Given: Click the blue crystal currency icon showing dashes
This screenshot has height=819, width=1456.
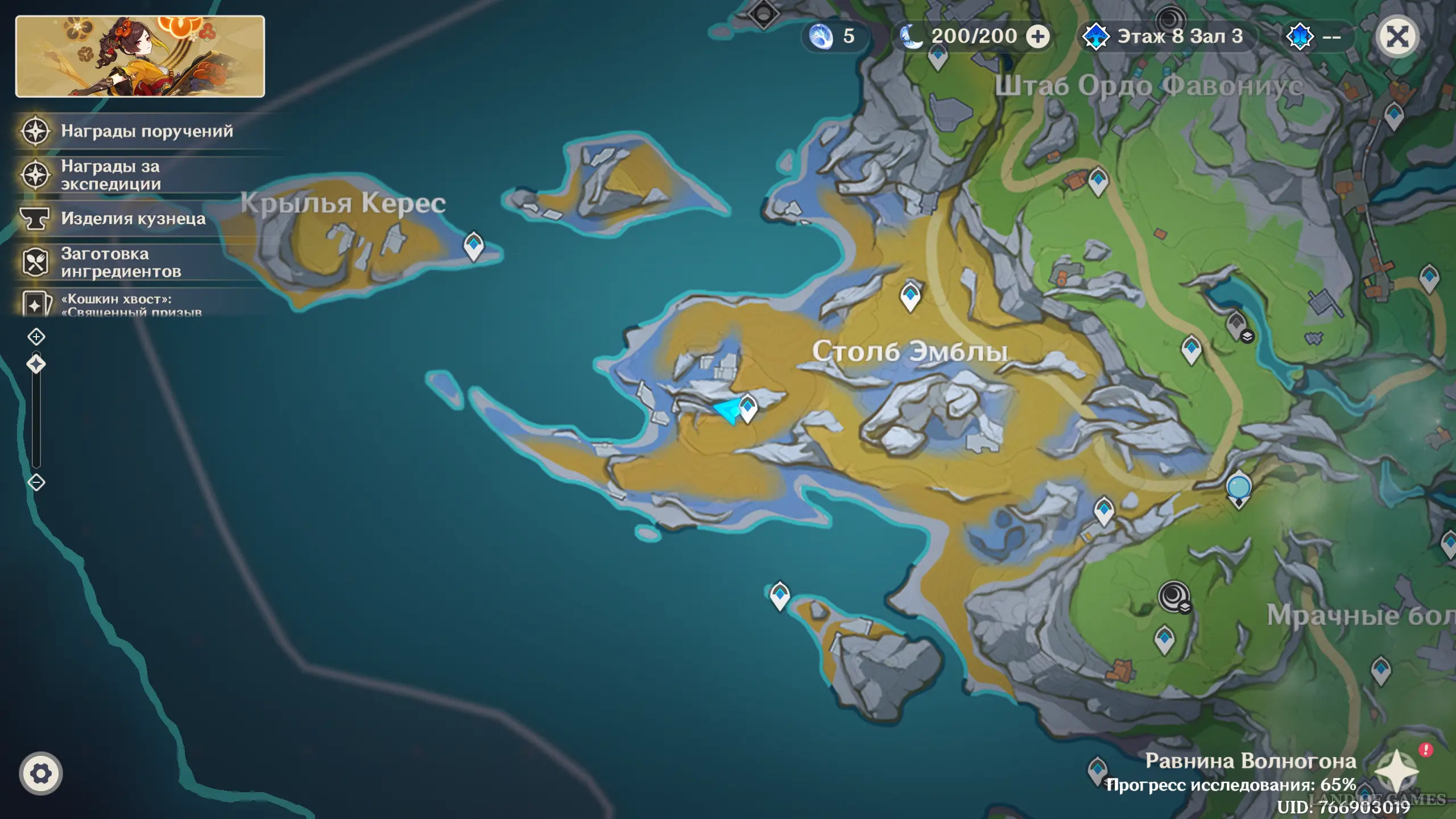Looking at the screenshot, I should (x=1300, y=37).
